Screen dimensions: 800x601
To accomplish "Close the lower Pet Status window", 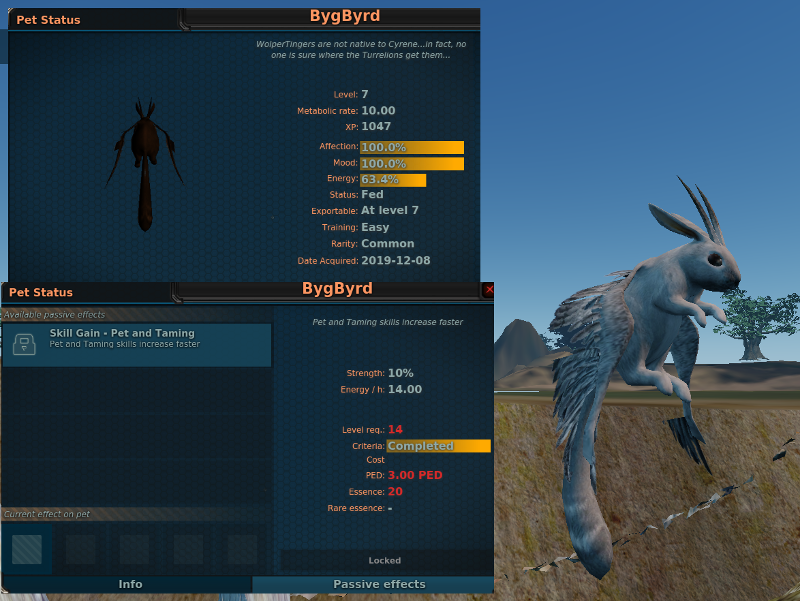I will [x=488, y=290].
